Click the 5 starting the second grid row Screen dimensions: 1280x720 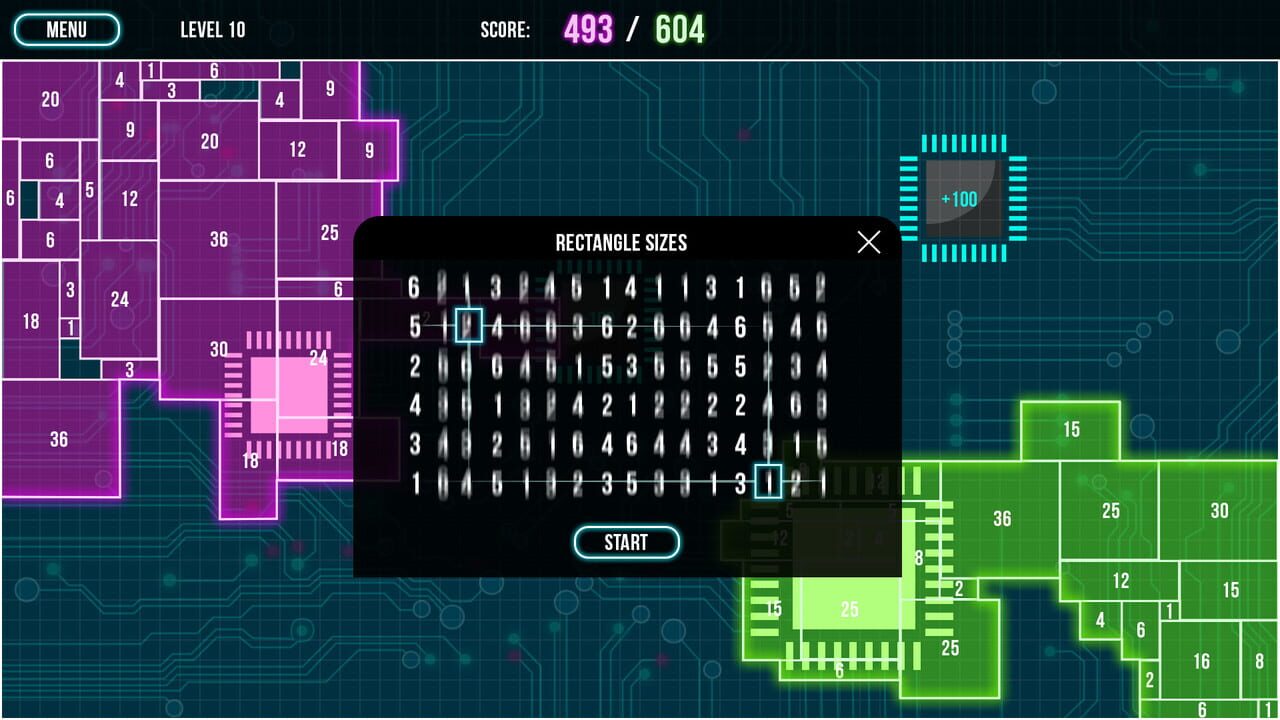[414, 325]
